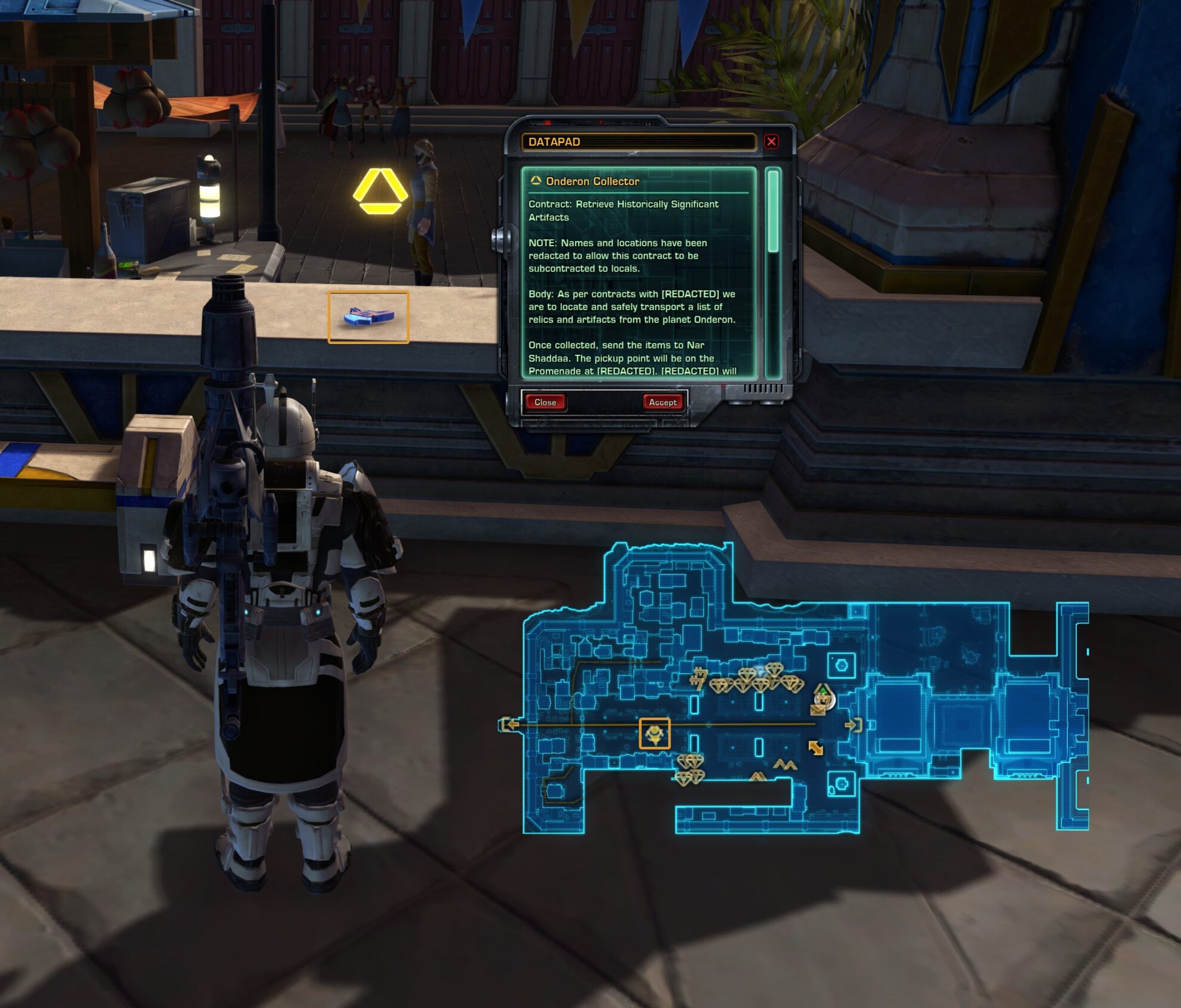
Task: Click the hexagonal taxi icon at the map's bottom-right
Action: pyautogui.click(x=842, y=783)
